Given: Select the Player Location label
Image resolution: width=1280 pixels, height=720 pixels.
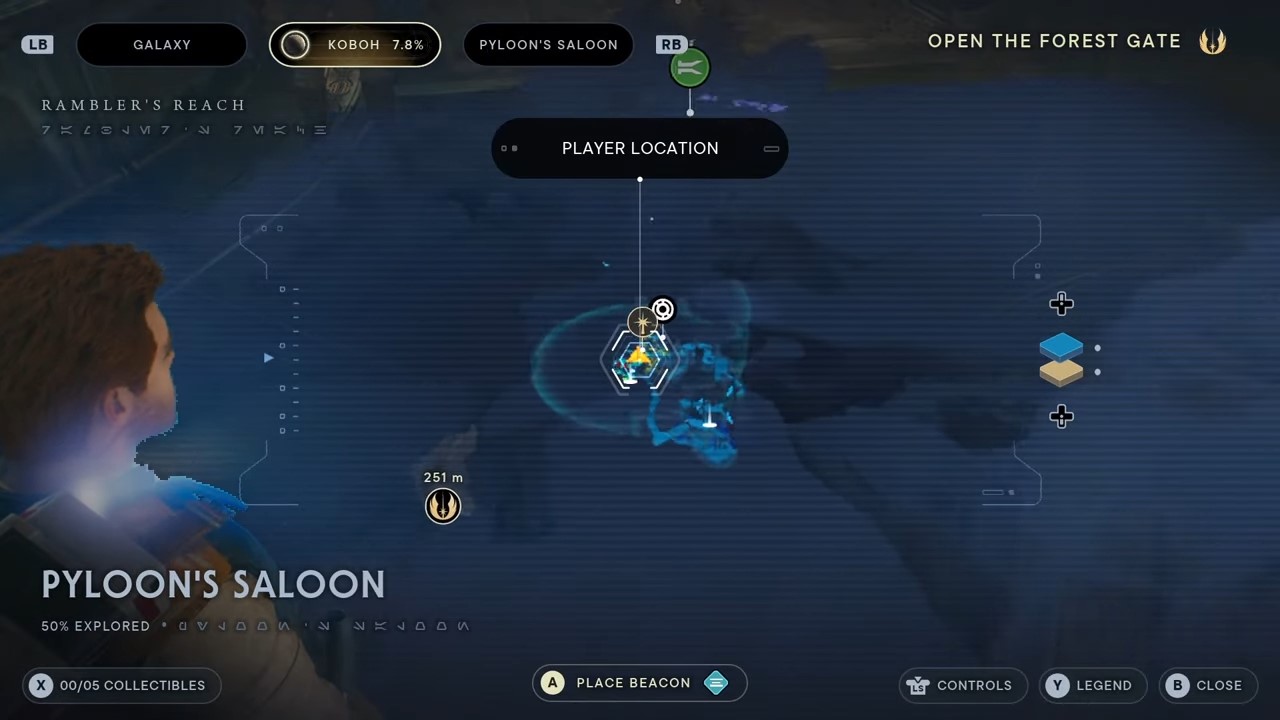Looking at the screenshot, I should pyautogui.click(x=640, y=148).
